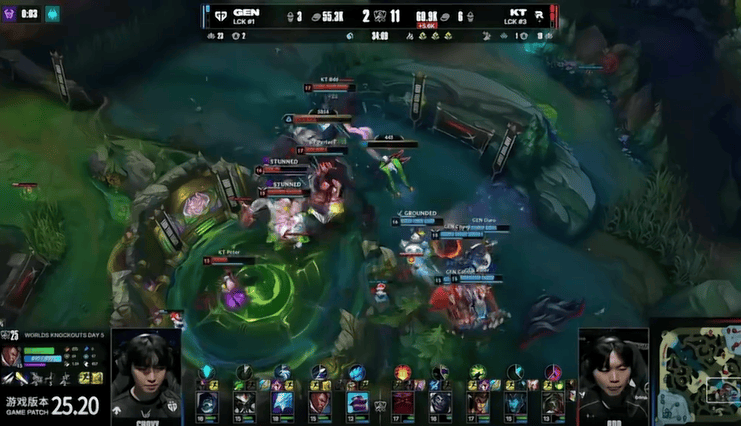741x426 pixels.
Task: Select the KT player's webcam feed
Action: pyautogui.click(x=611, y=373)
